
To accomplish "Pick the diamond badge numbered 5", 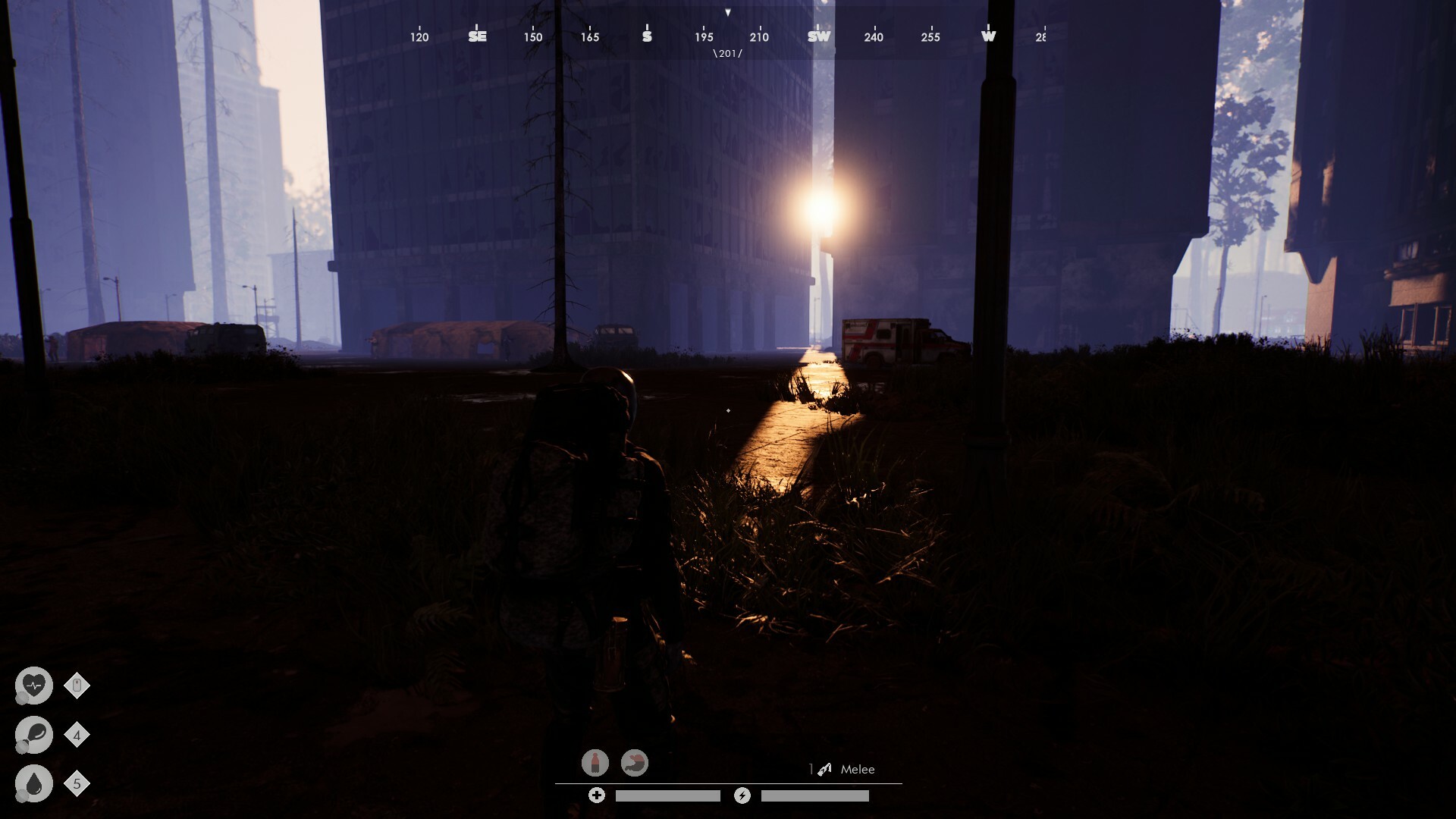I will [77, 783].
